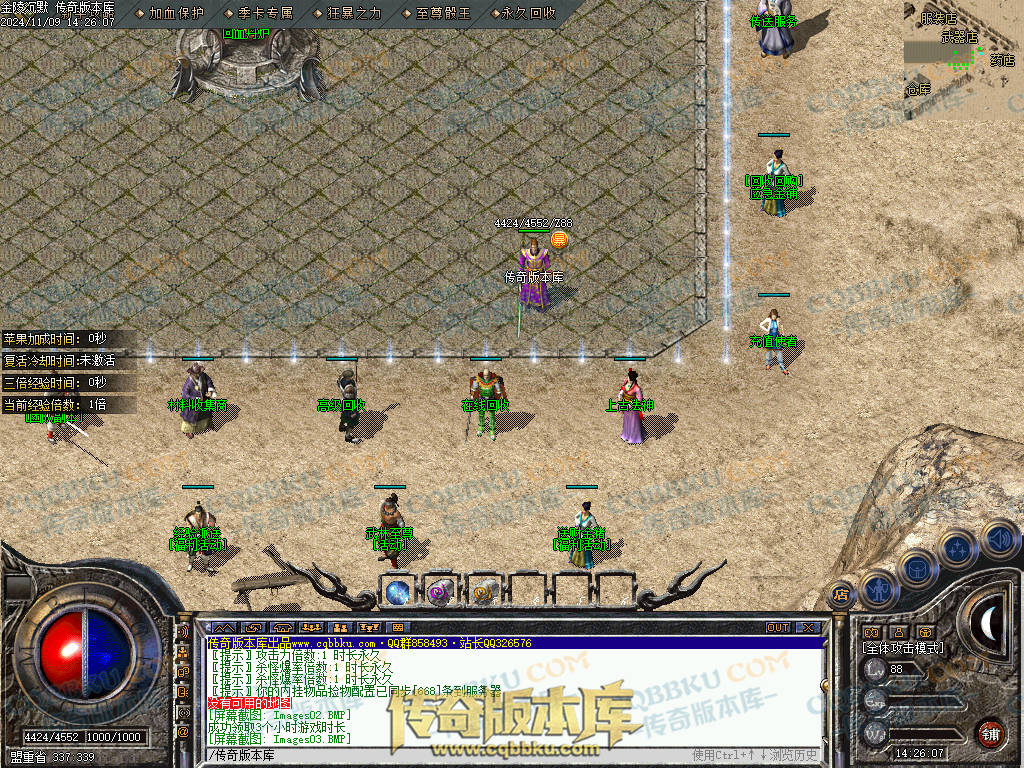
Task: Switch the 全体攻击模式 attack mode label
Action: 903,648
